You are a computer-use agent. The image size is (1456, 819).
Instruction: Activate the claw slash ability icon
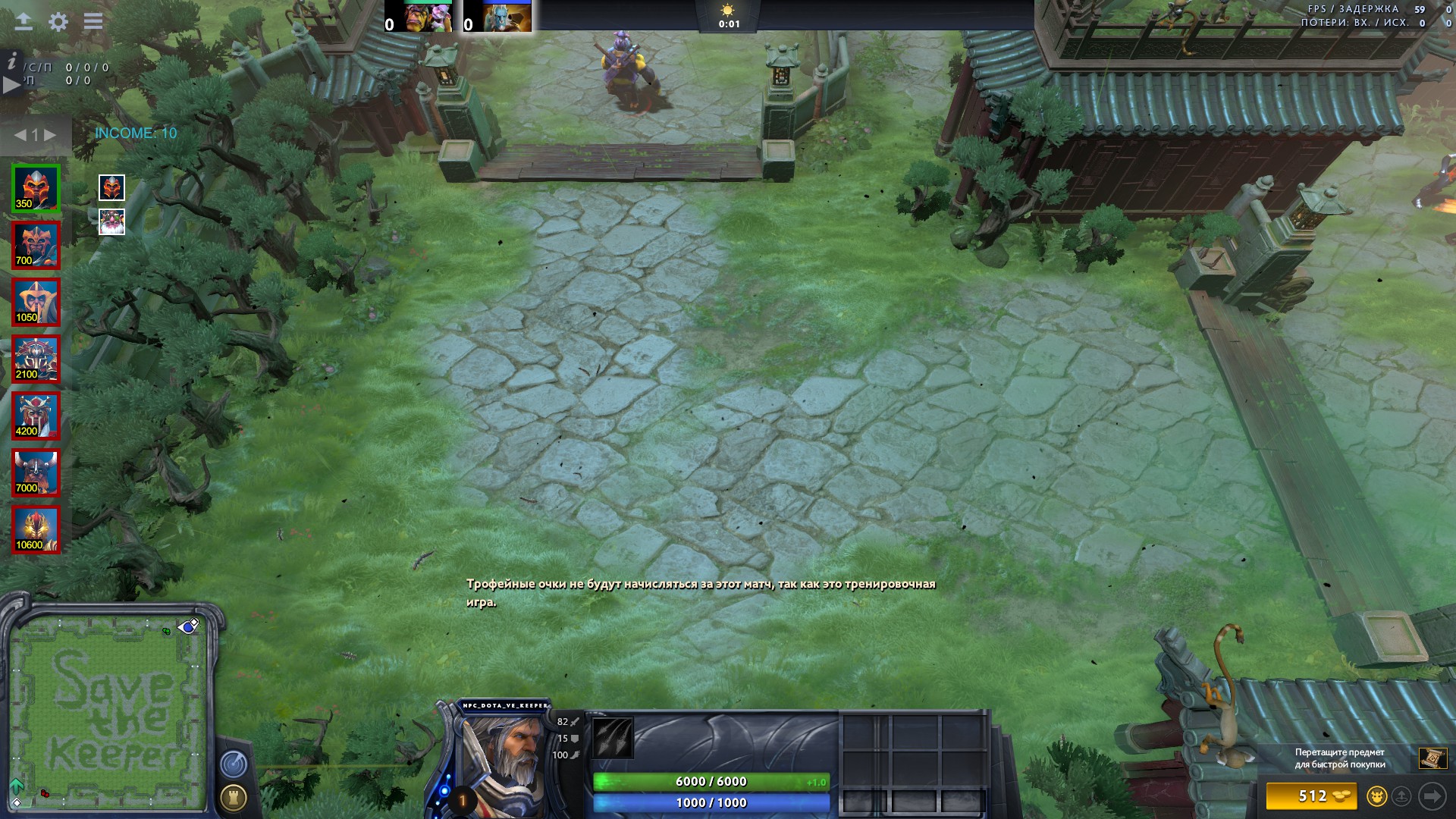tap(613, 738)
